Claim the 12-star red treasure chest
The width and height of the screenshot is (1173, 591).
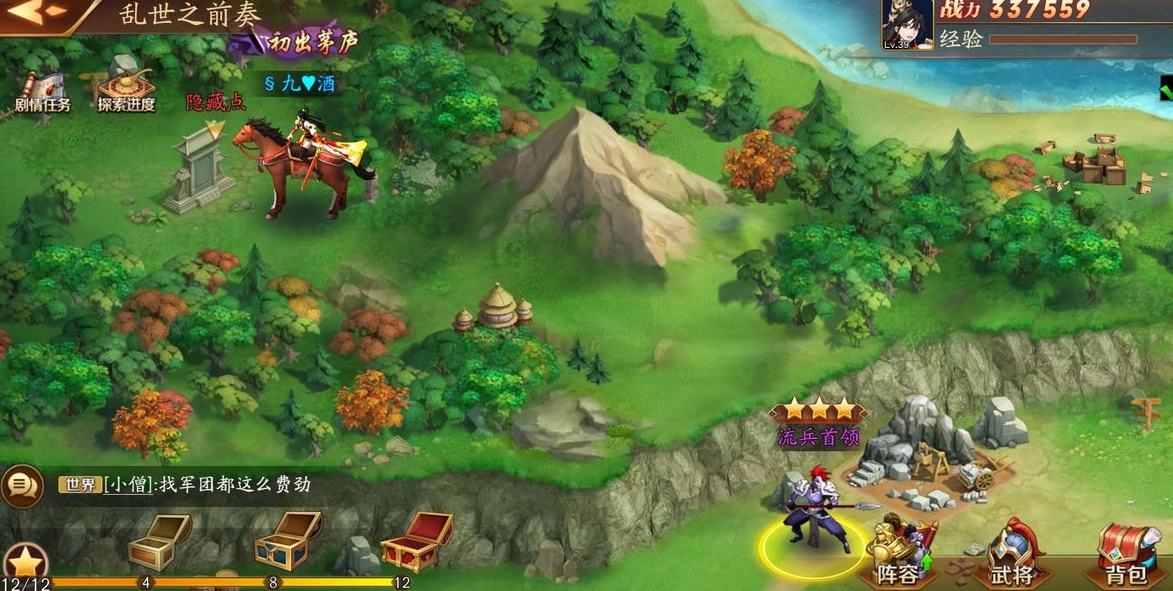coord(417,540)
